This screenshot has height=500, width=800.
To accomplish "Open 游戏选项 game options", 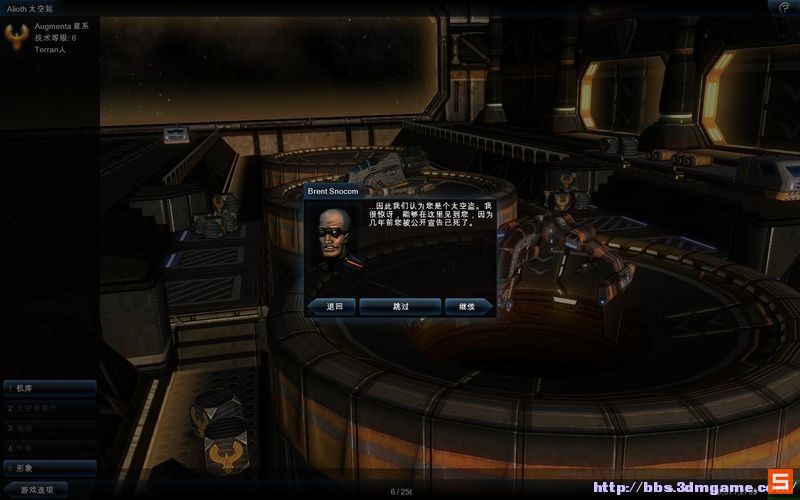I will click(x=36, y=489).
